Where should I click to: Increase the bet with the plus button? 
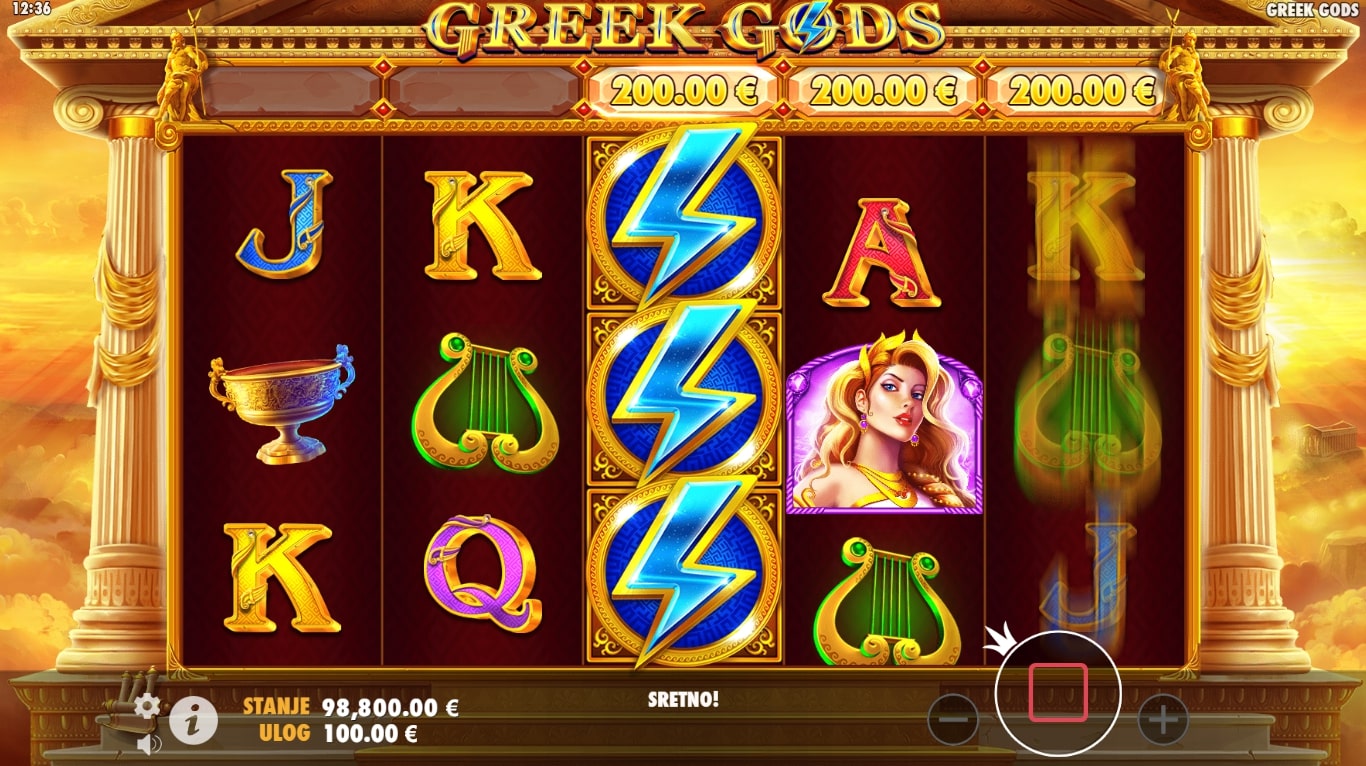pos(1162,718)
